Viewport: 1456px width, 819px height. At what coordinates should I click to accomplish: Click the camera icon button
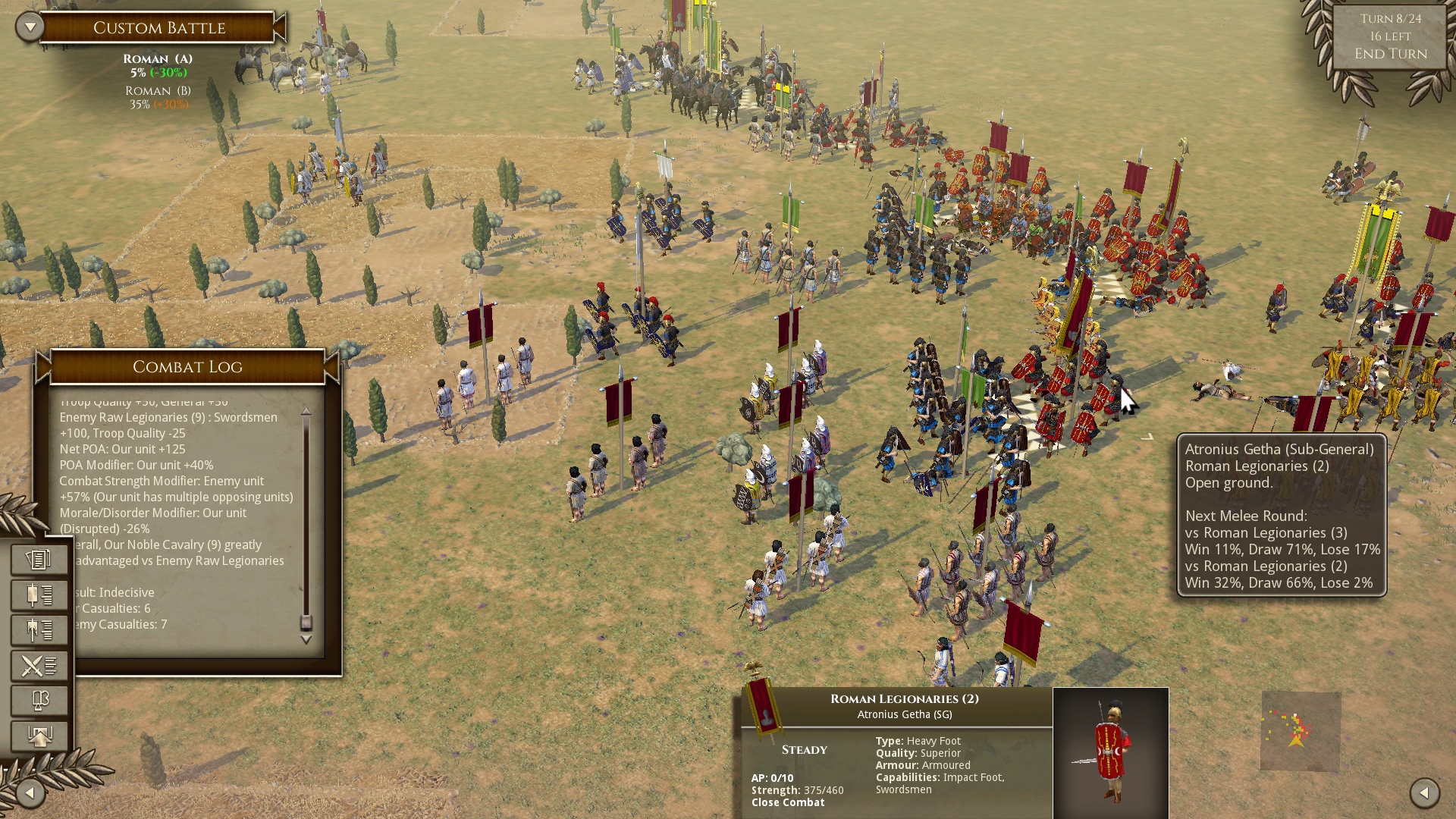point(39,701)
